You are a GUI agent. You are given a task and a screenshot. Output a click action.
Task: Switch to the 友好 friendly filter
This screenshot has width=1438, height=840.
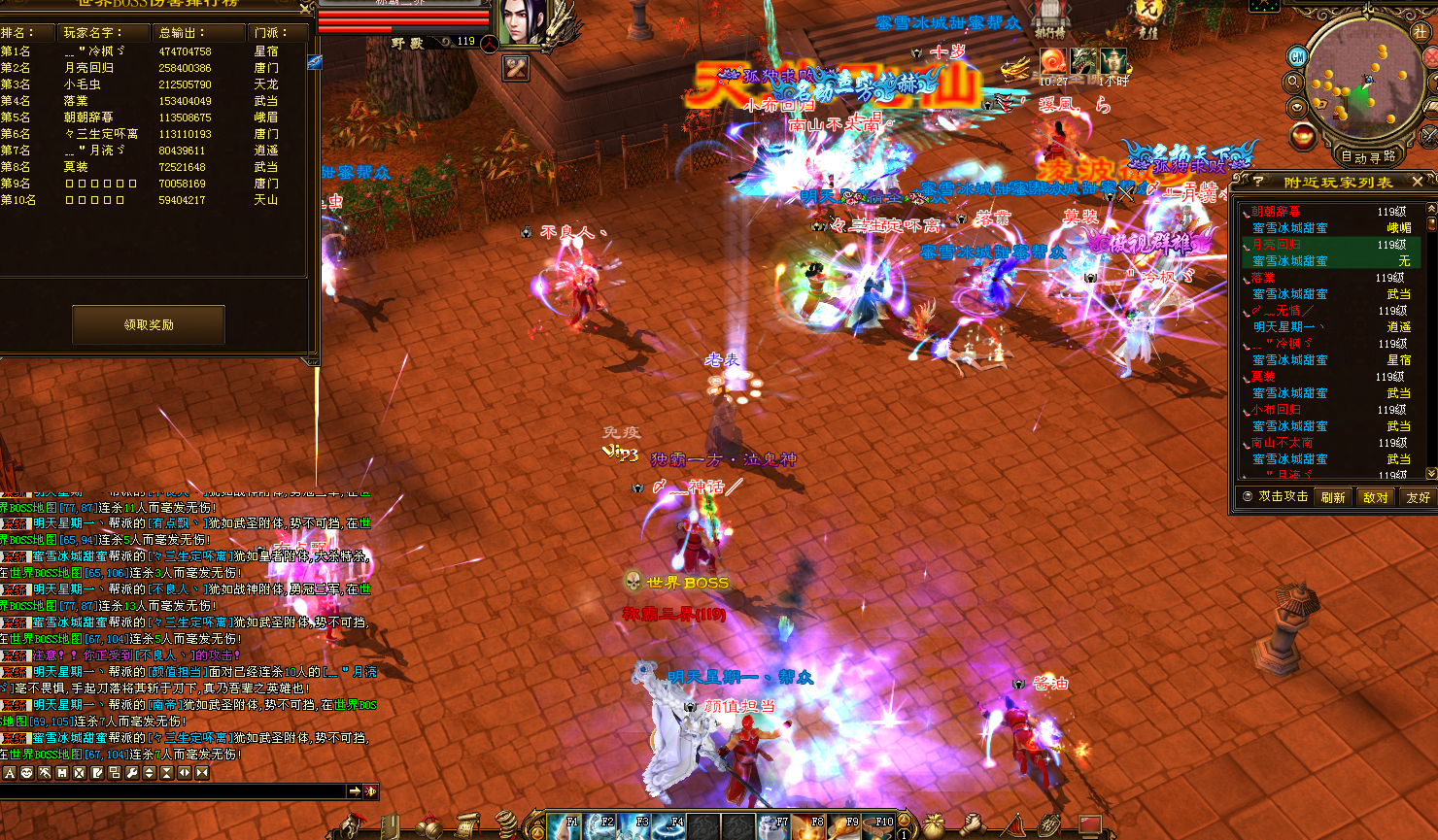pos(1418,497)
